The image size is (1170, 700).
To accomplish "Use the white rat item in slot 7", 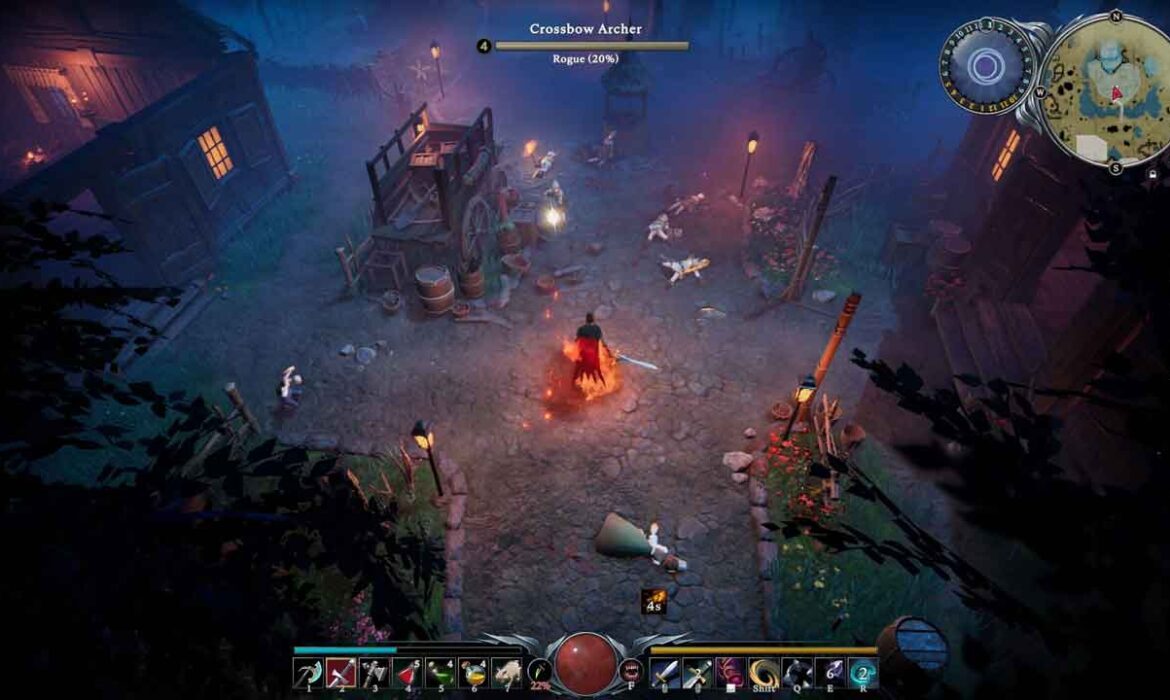I will tap(506, 672).
